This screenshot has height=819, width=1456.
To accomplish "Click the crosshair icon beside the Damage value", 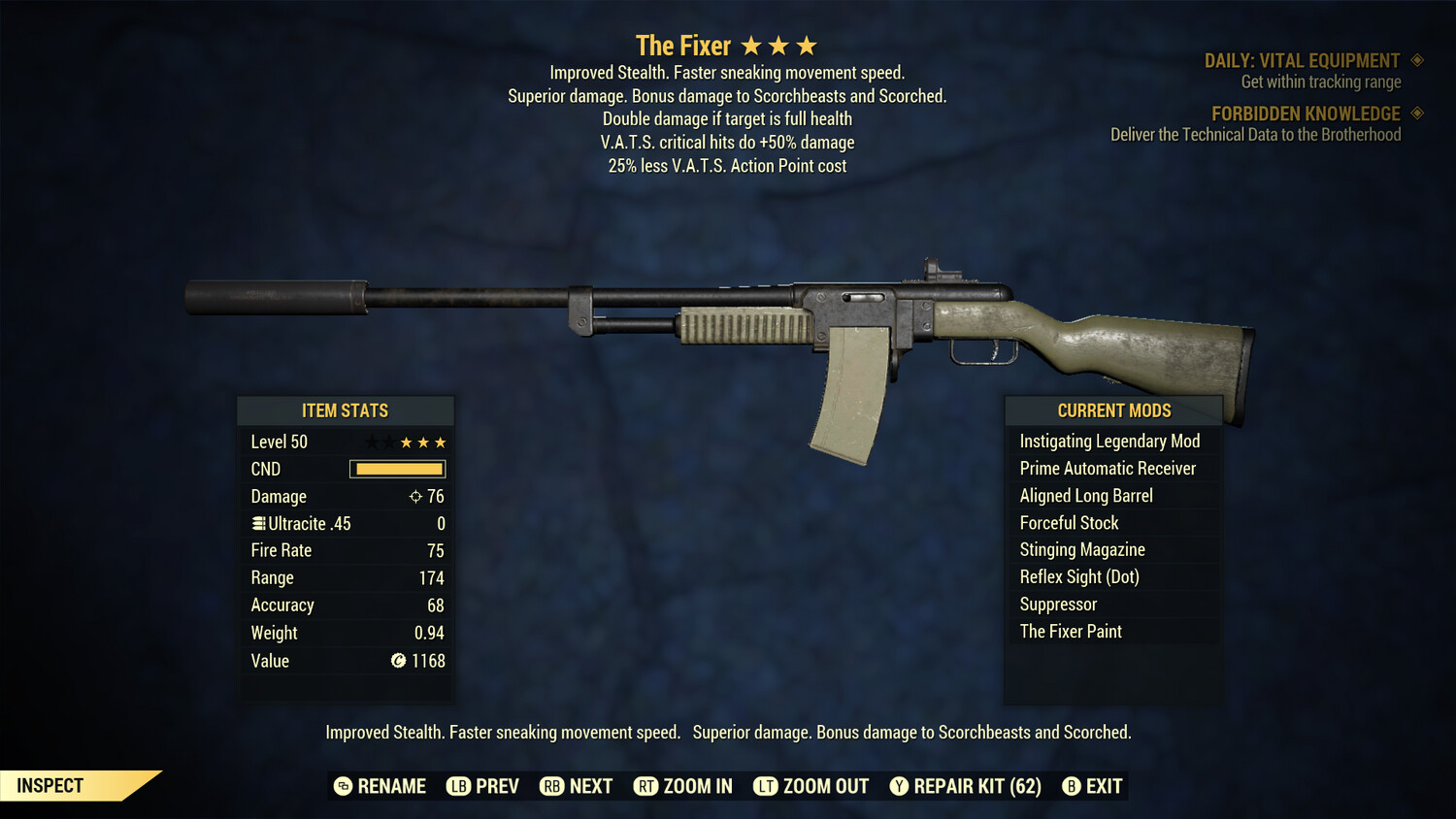I will click(x=414, y=496).
